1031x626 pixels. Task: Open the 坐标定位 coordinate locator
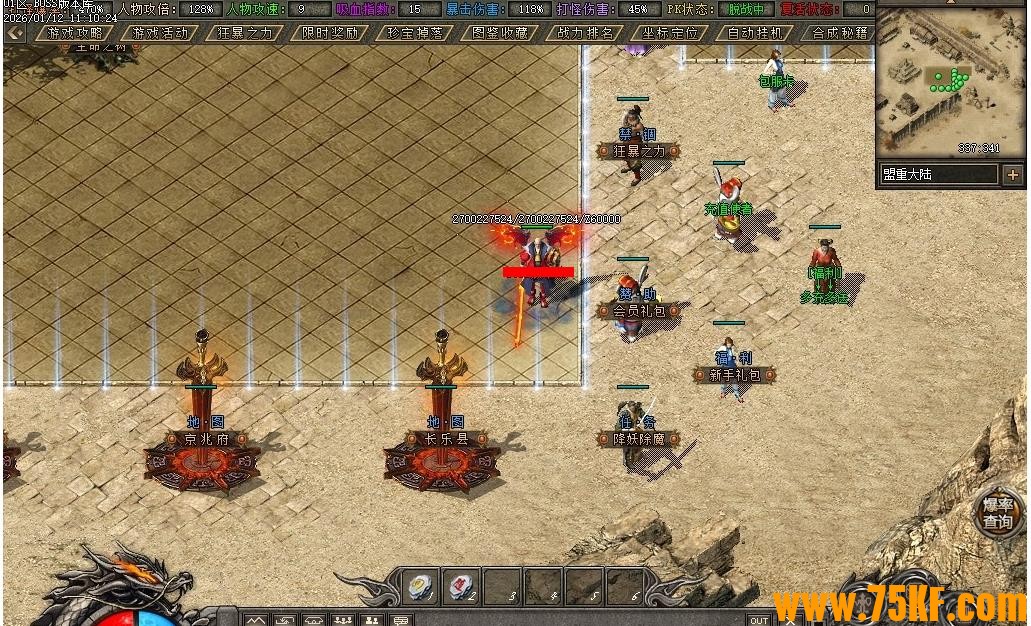point(670,33)
